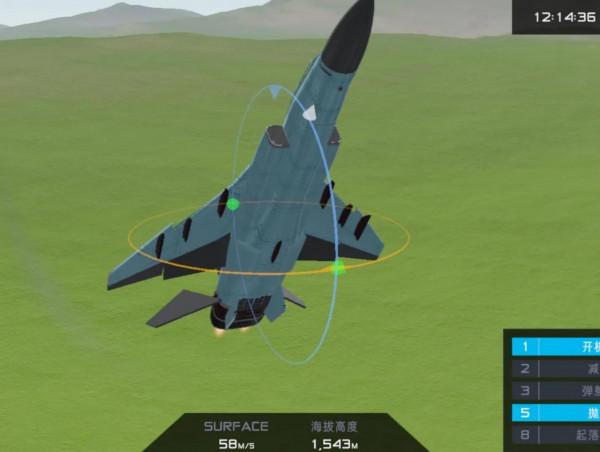600x452 pixels.
Task: Click the SURFACE speed mode label
Action: [236, 426]
